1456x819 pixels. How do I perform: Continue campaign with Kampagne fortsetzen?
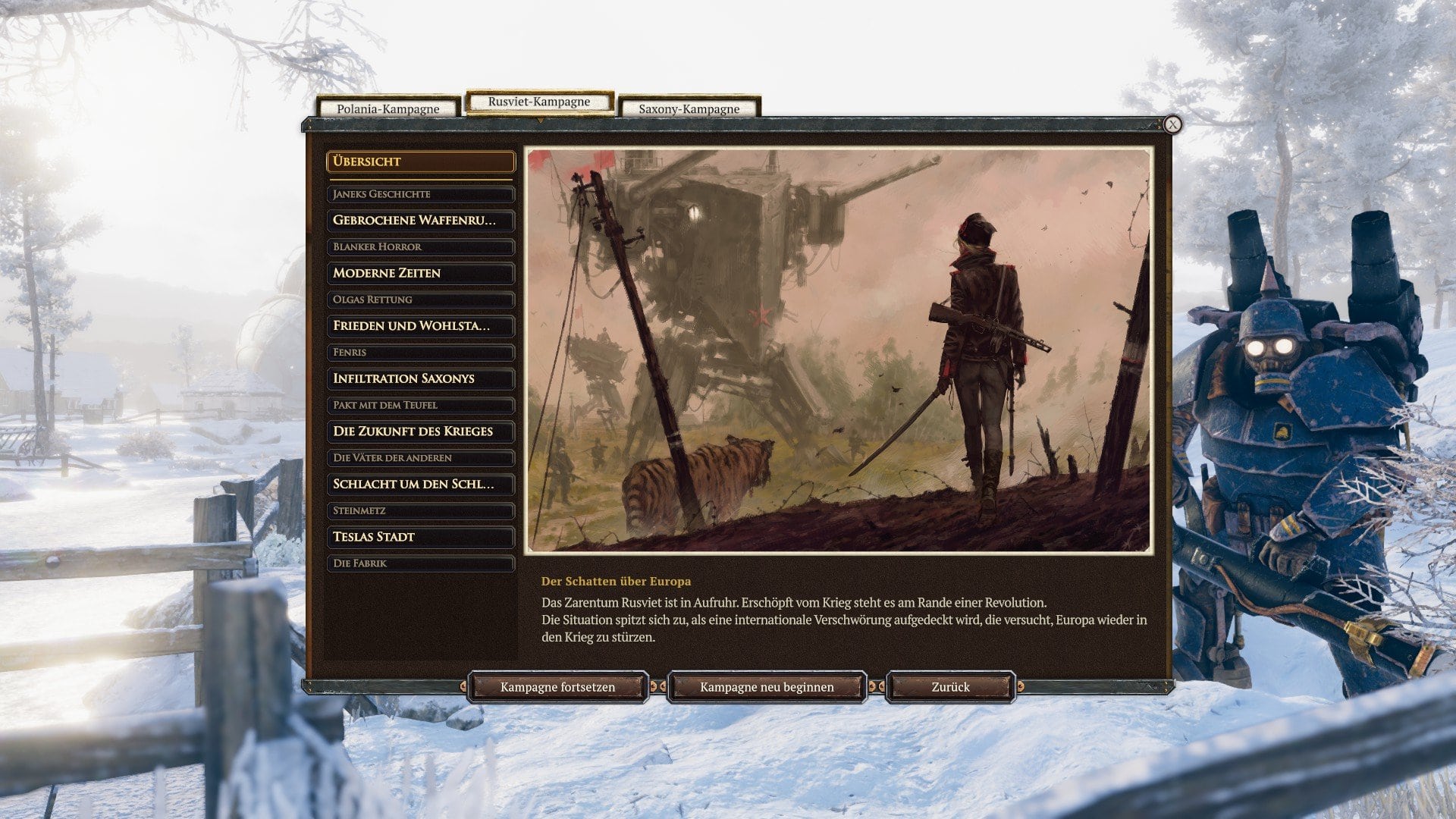pos(557,687)
